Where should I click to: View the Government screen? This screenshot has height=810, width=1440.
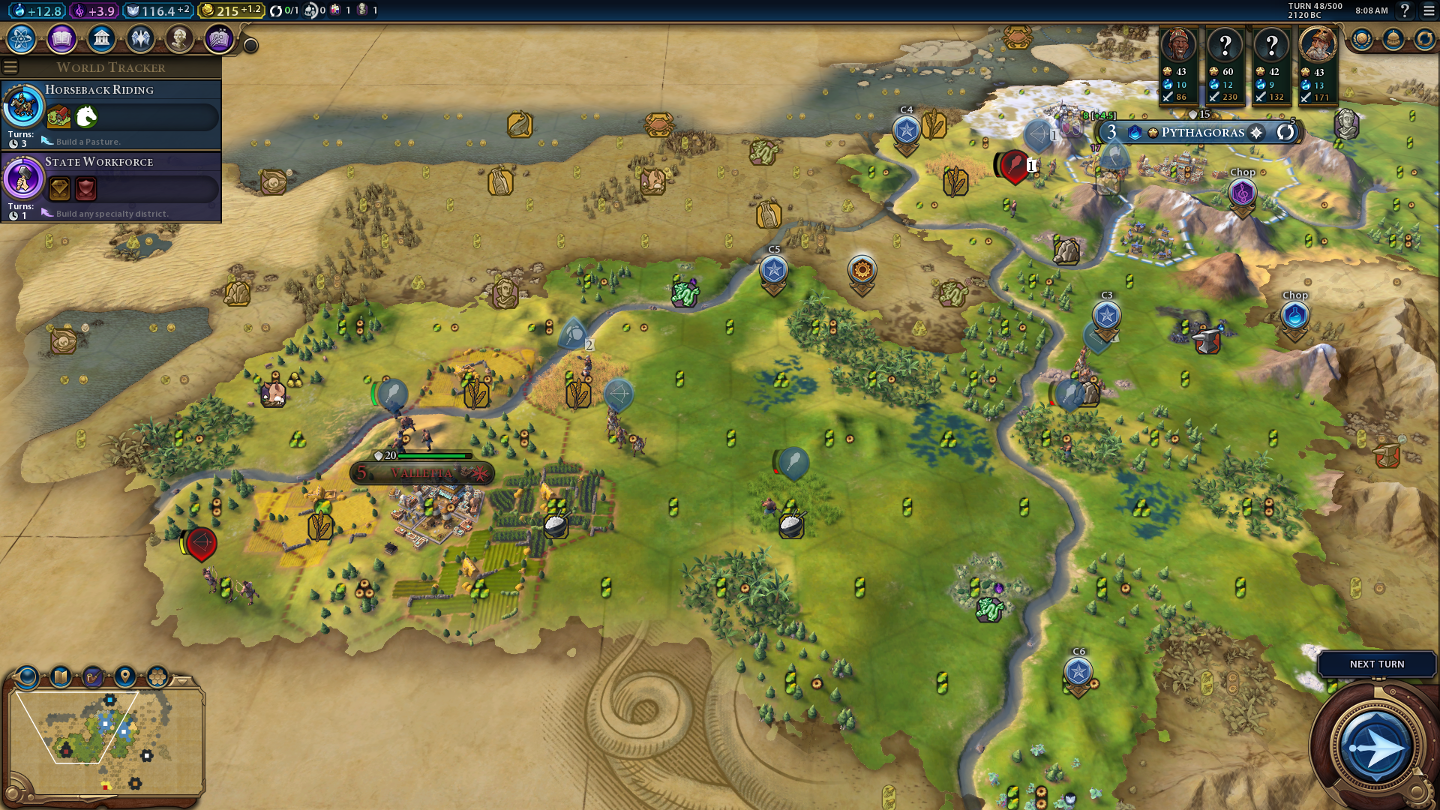point(101,39)
